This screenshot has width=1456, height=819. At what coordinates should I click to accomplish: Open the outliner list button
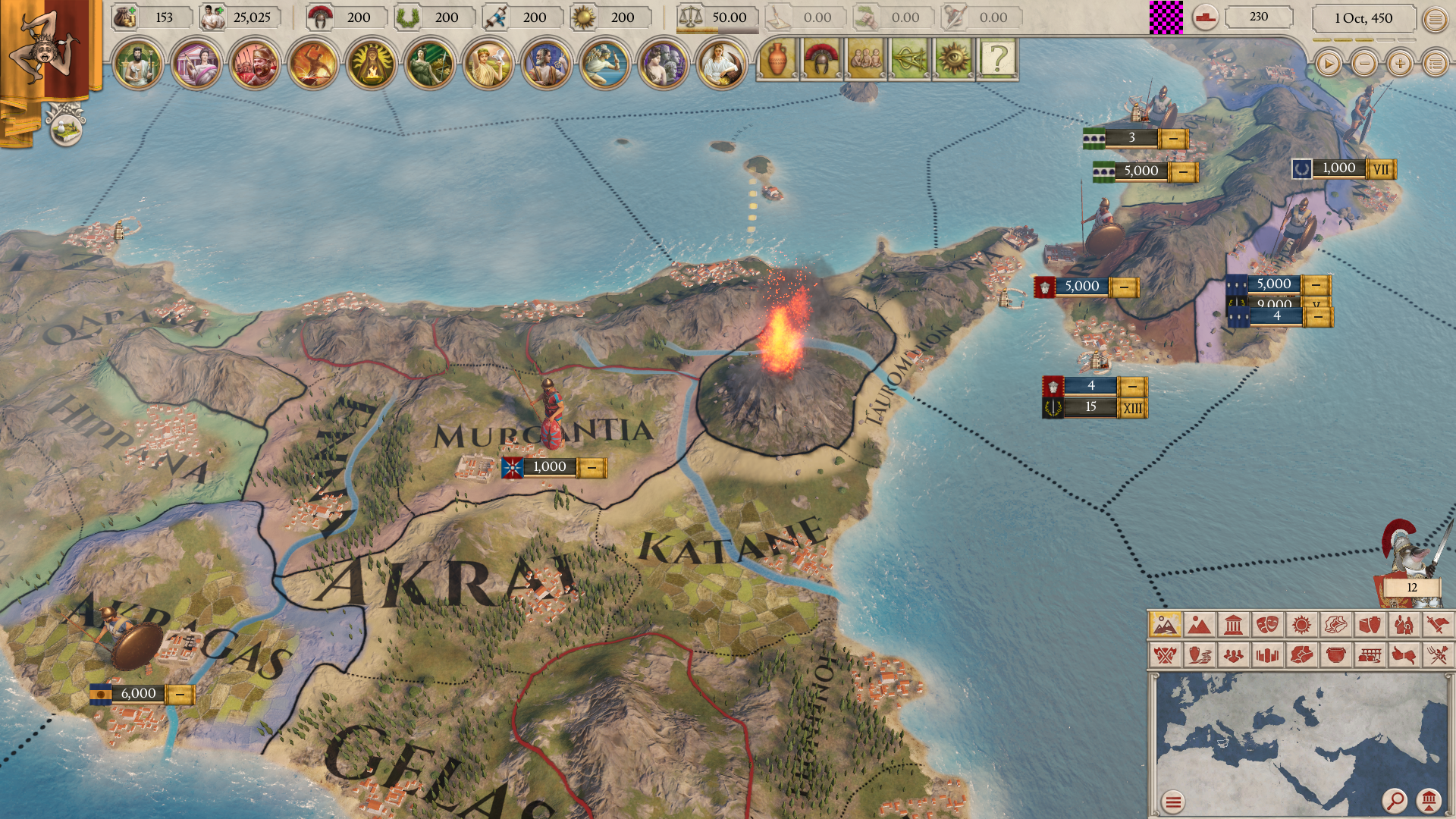1435,64
